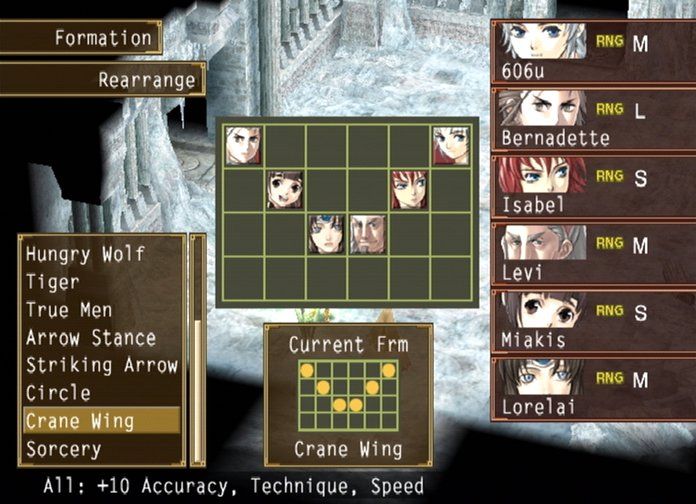Click the Current Frm Crane Wing preview

pyautogui.click(x=348, y=395)
